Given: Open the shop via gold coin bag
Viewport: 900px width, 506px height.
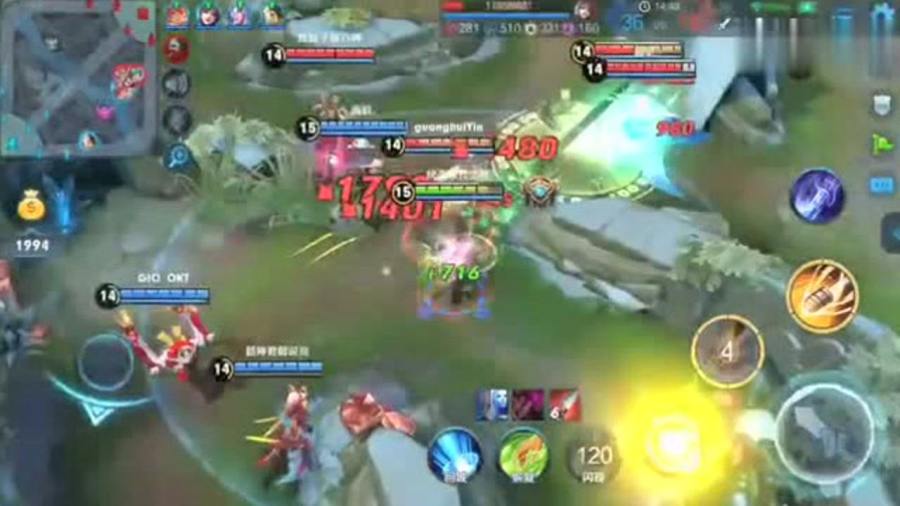Looking at the screenshot, I should click(32, 207).
